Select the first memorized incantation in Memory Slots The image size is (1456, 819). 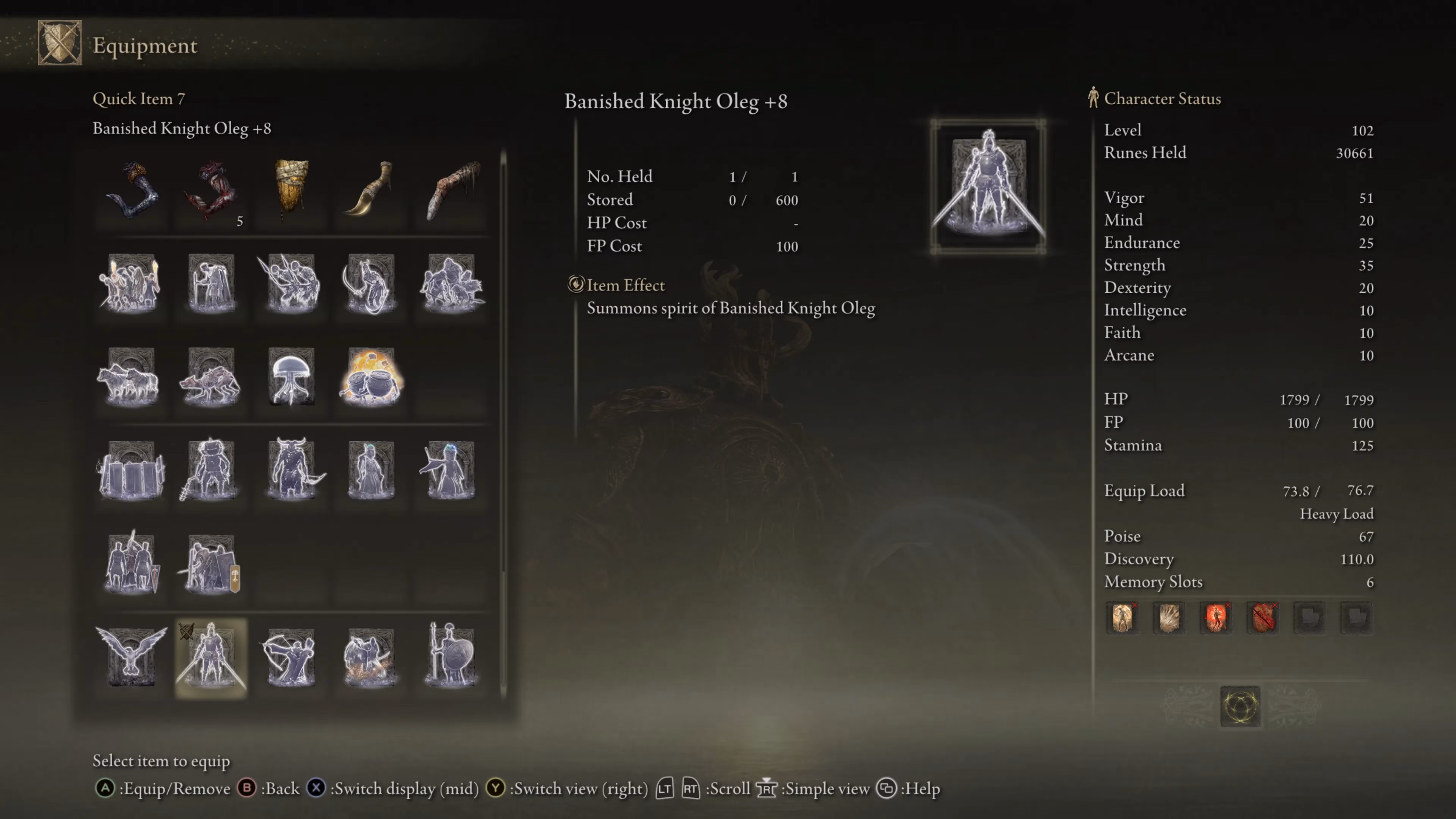[1123, 618]
